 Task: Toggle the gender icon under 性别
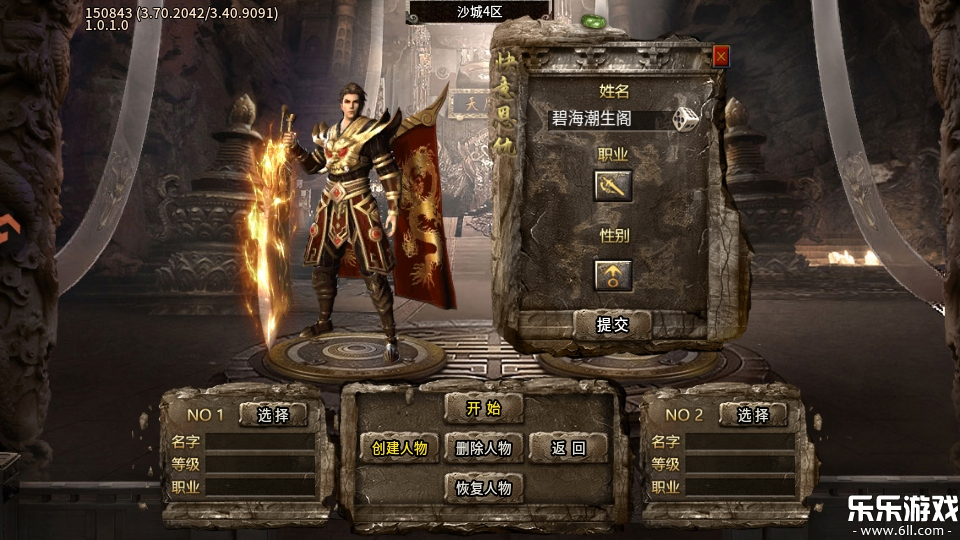pyautogui.click(x=613, y=274)
